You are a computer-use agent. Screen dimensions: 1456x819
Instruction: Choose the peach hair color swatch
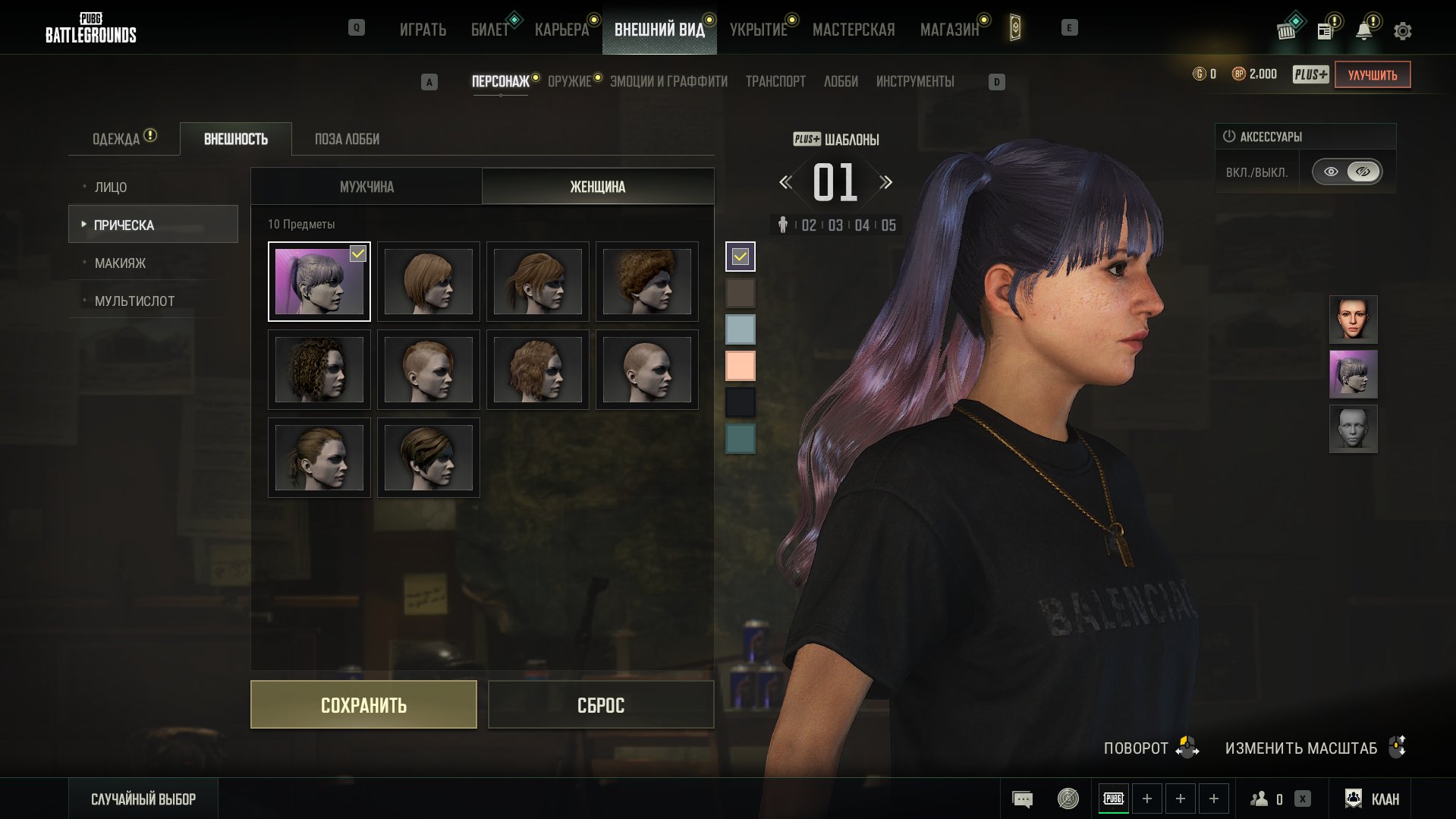click(x=740, y=366)
